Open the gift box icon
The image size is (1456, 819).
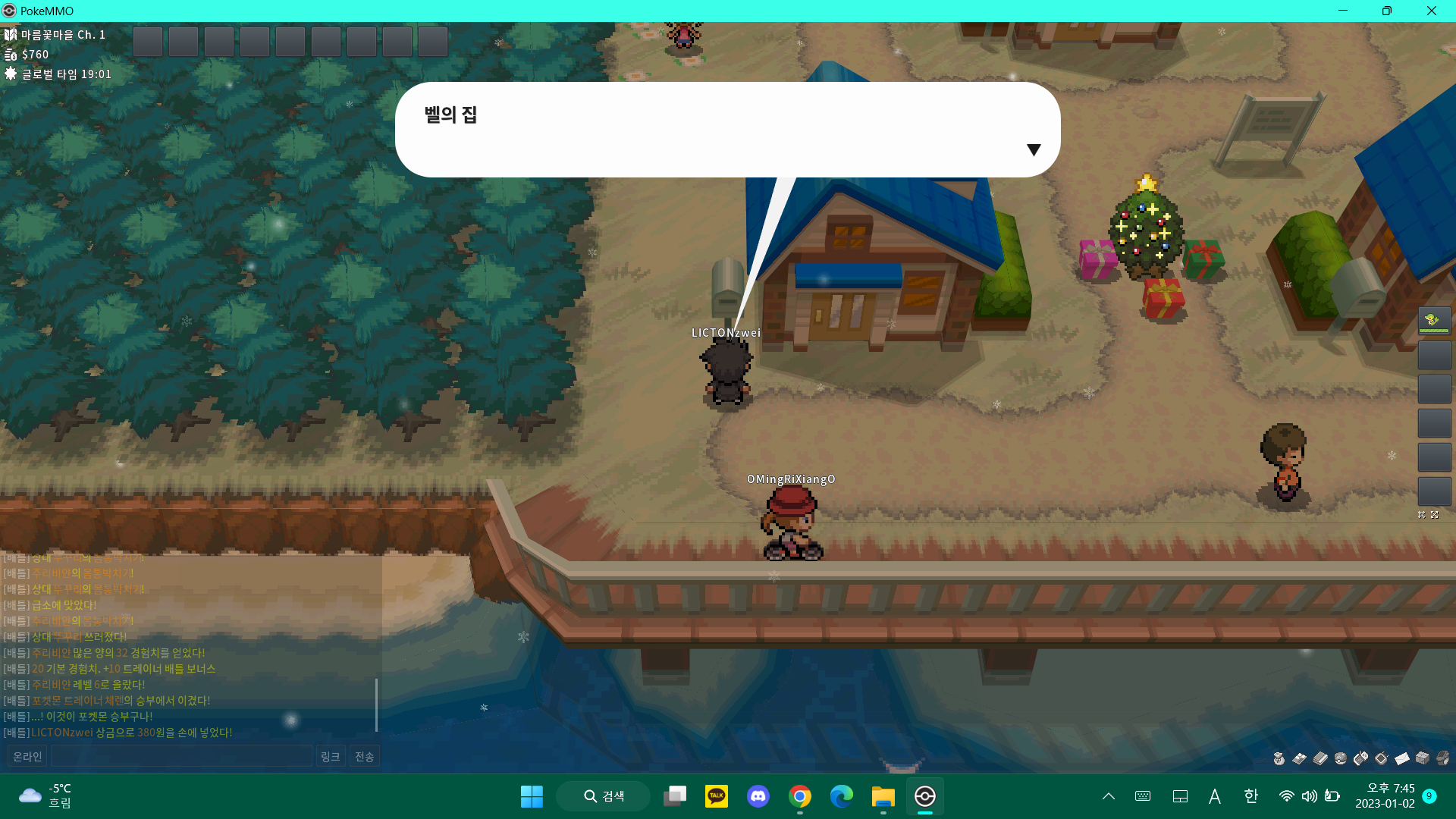[x=1422, y=758]
